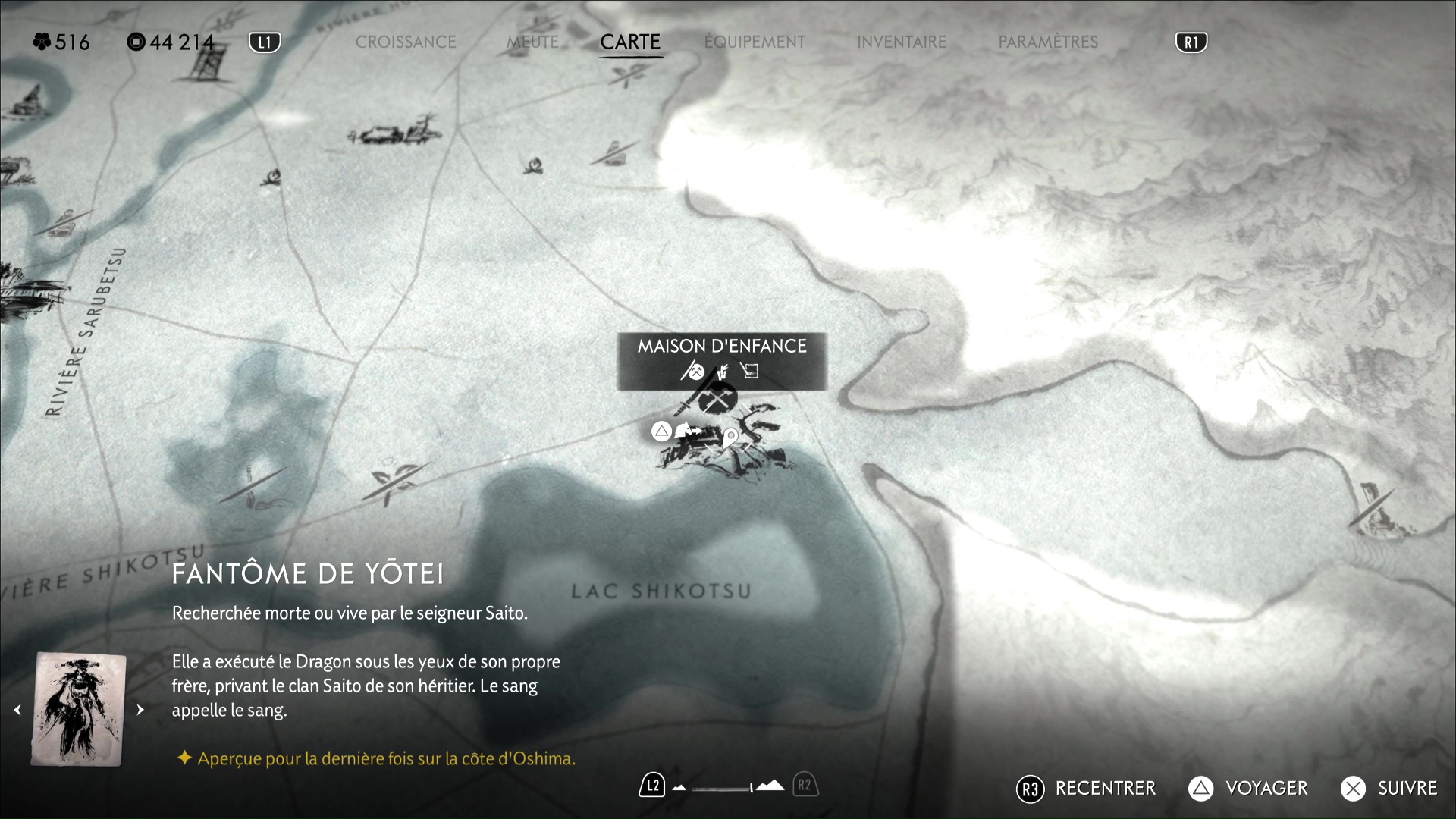This screenshot has height=819, width=1456.
Task: Switch to the Paramètres tab
Action: (1048, 42)
